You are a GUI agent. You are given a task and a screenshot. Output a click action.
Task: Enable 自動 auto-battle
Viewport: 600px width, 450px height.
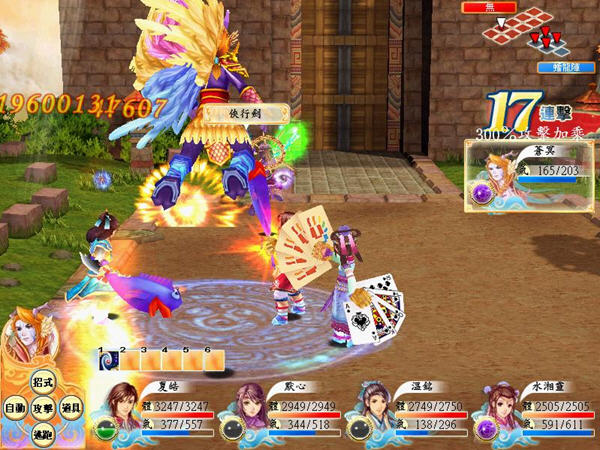(x=14, y=409)
